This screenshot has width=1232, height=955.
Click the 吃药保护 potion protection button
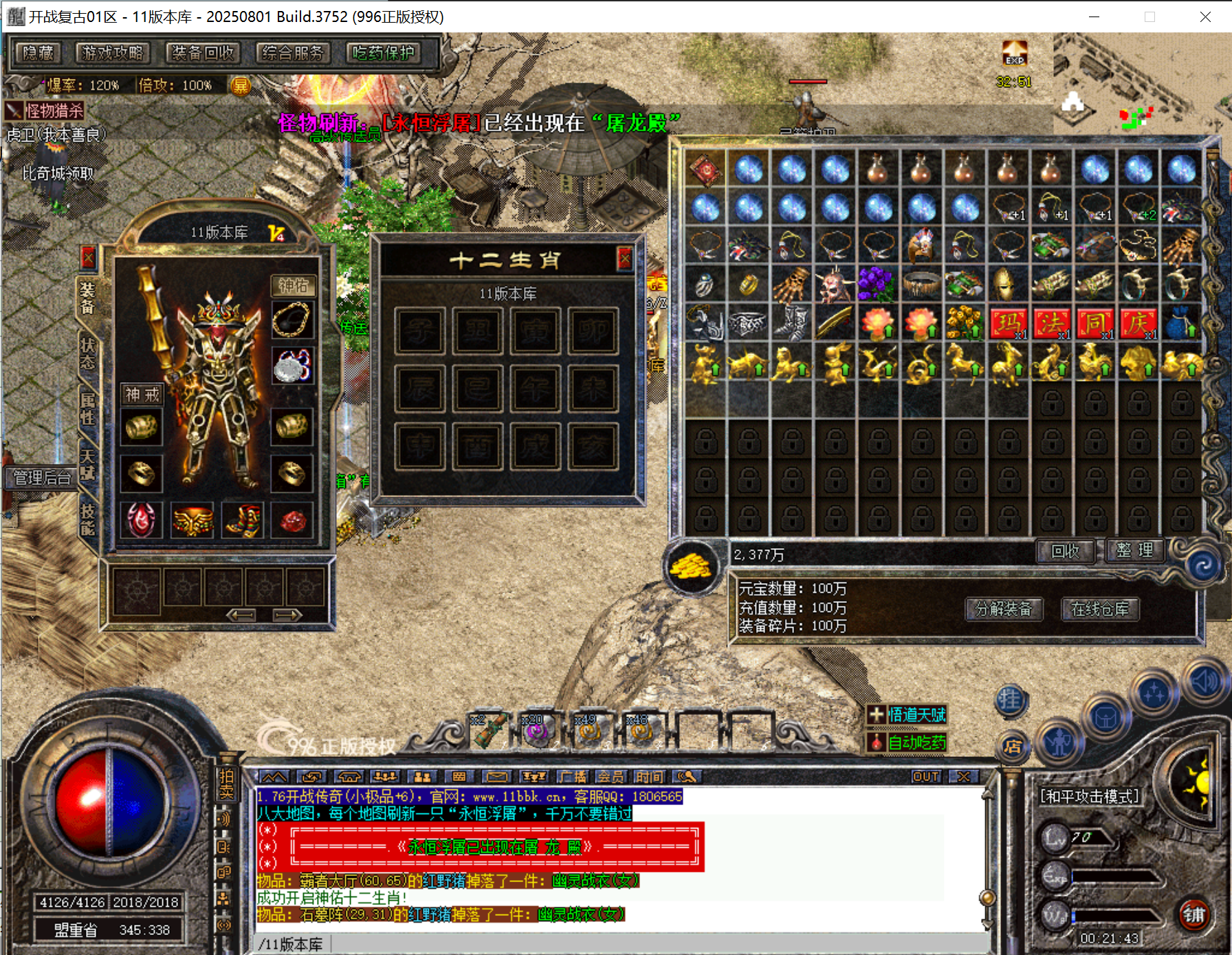[x=384, y=53]
